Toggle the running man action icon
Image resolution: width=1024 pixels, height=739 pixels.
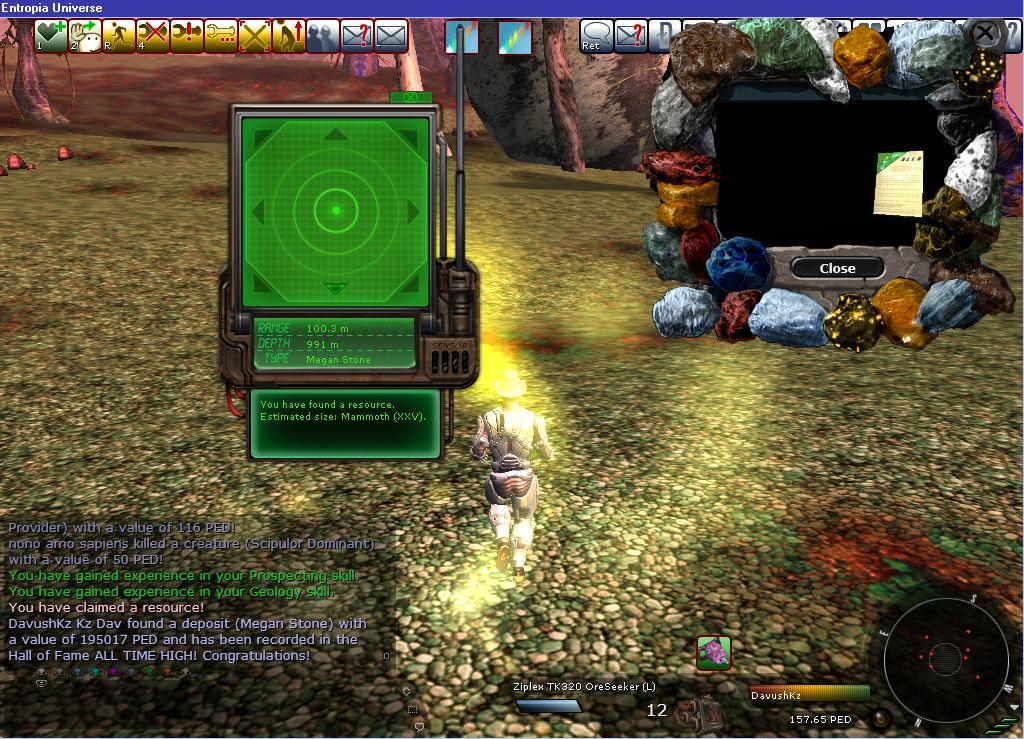point(119,37)
